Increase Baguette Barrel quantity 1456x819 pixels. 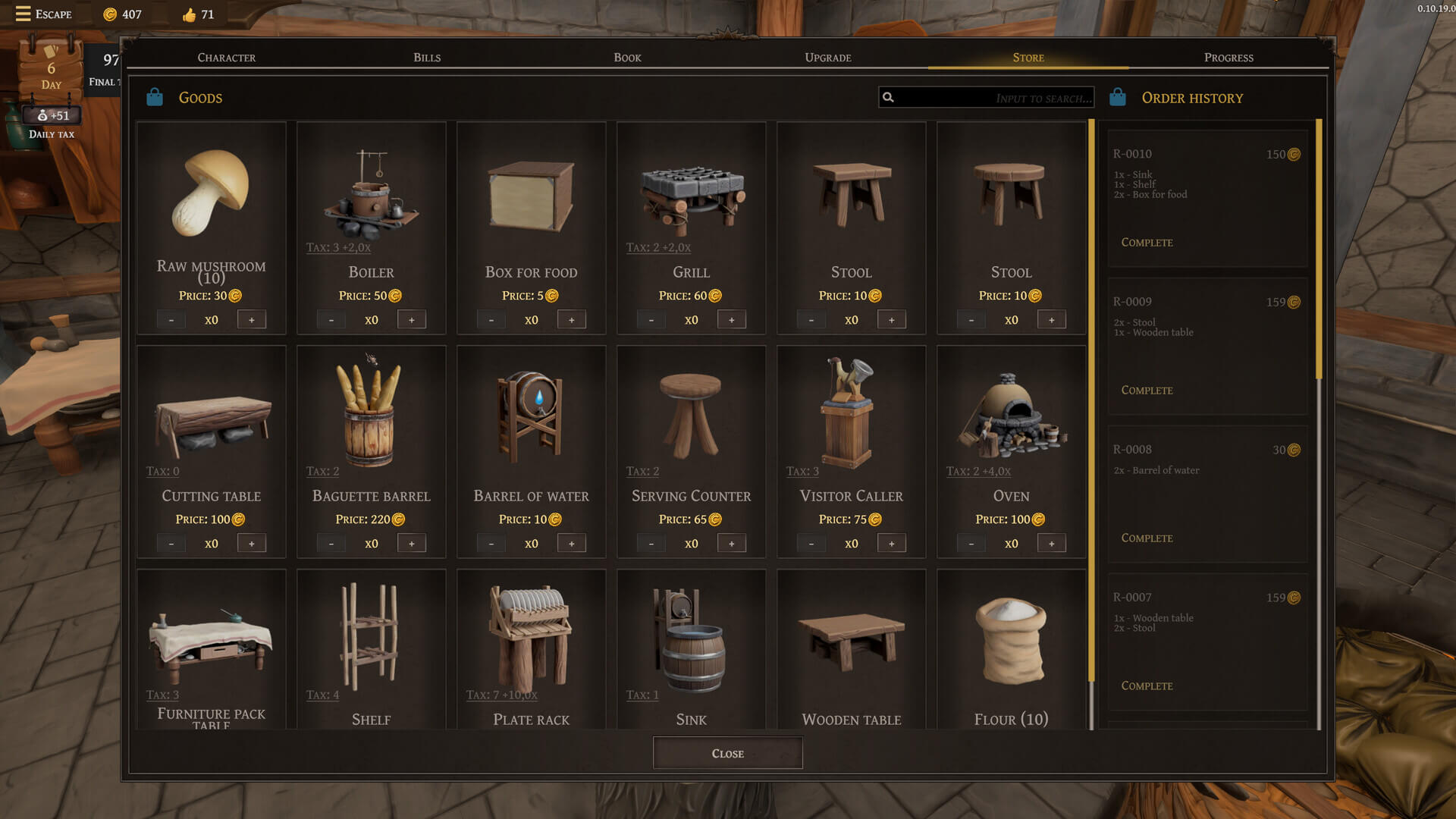click(x=412, y=544)
